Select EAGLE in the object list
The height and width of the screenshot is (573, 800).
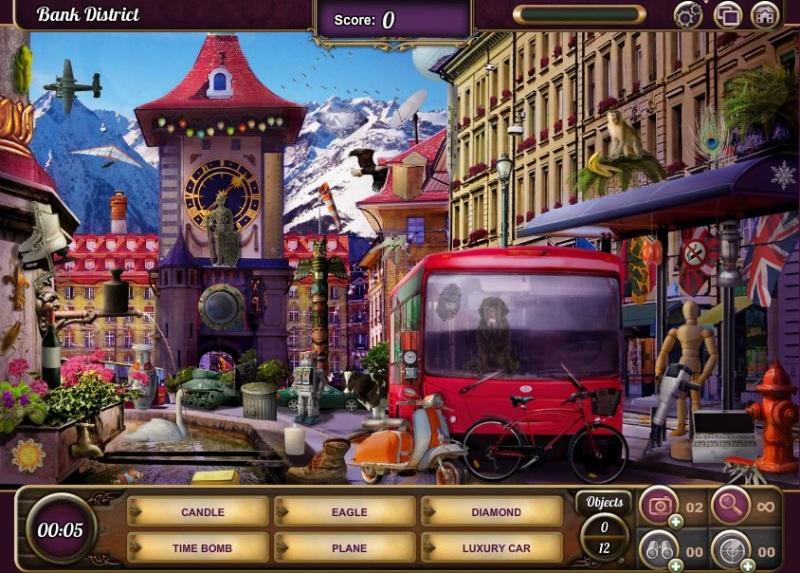click(x=349, y=512)
